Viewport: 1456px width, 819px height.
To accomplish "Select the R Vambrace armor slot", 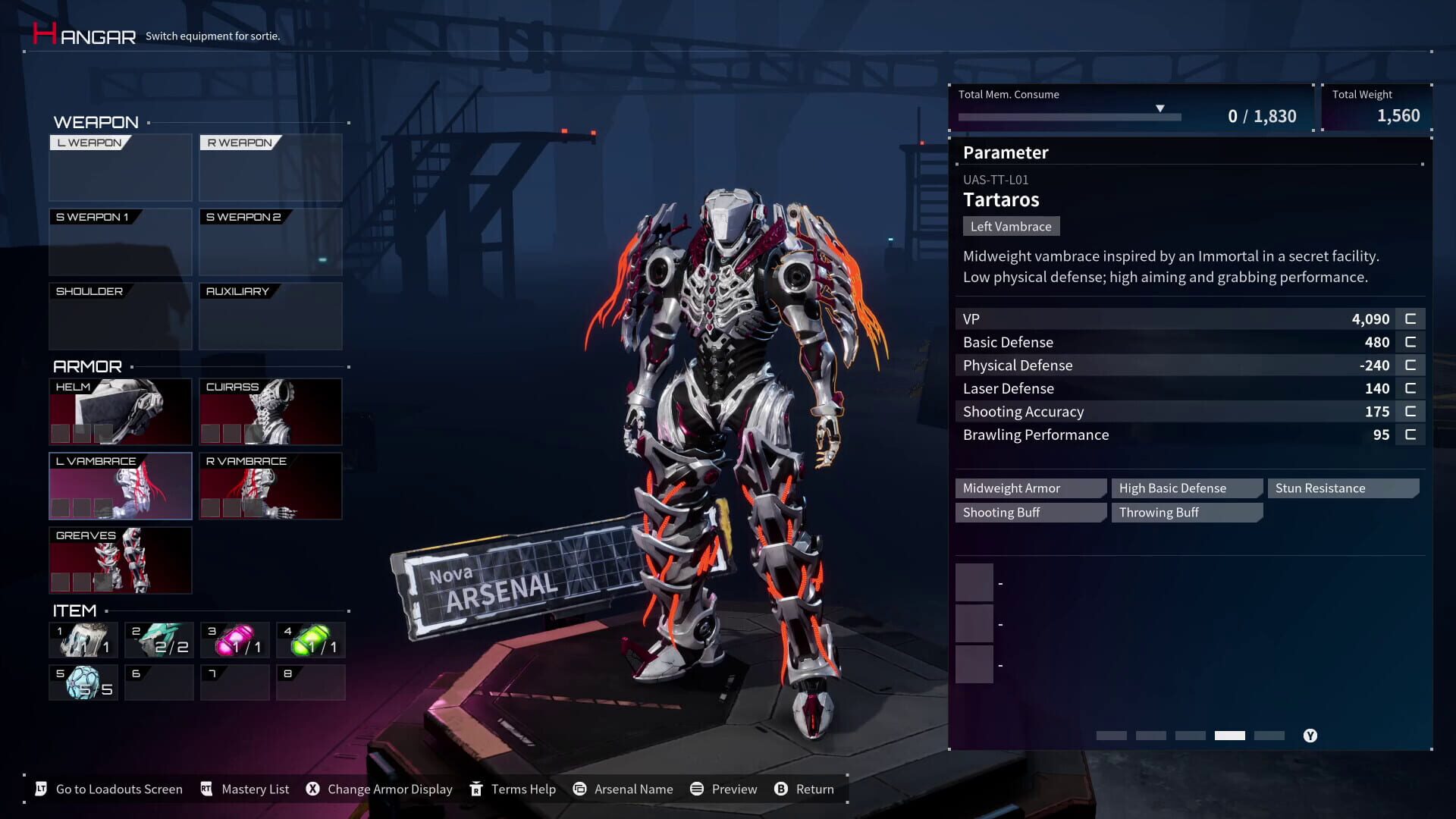I will 271,485.
